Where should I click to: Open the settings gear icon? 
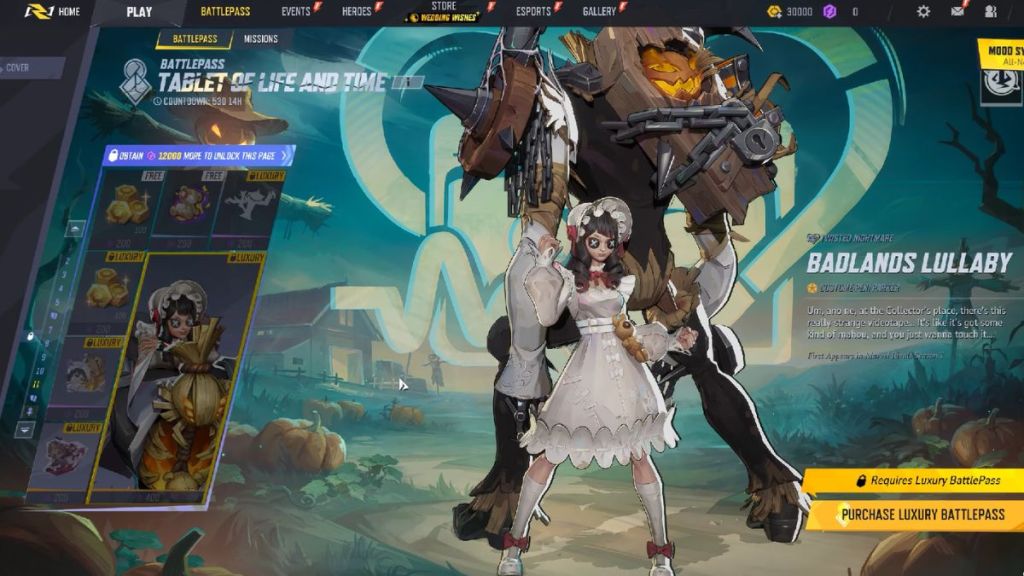pos(923,12)
